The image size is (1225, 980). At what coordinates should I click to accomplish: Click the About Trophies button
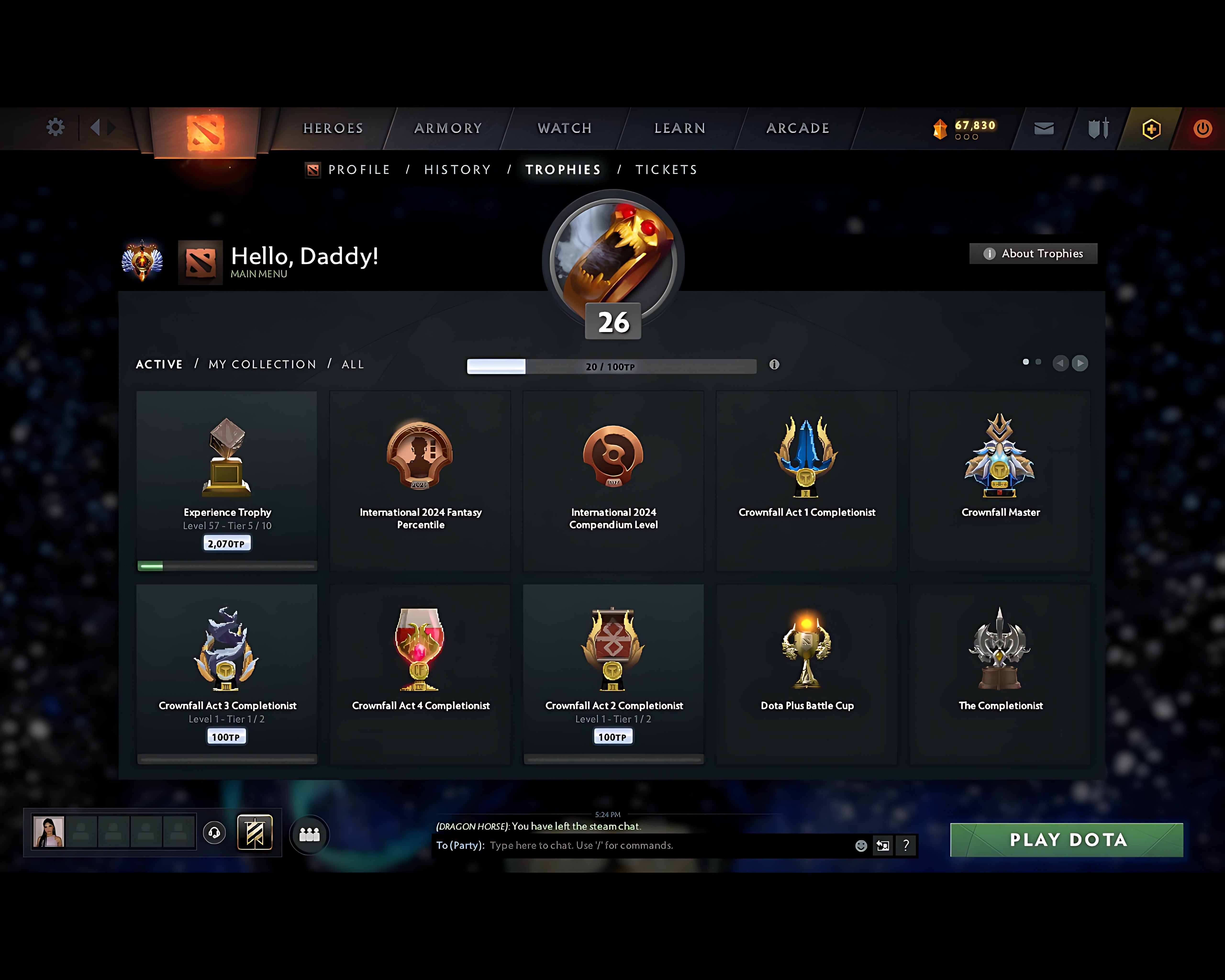coord(1032,253)
